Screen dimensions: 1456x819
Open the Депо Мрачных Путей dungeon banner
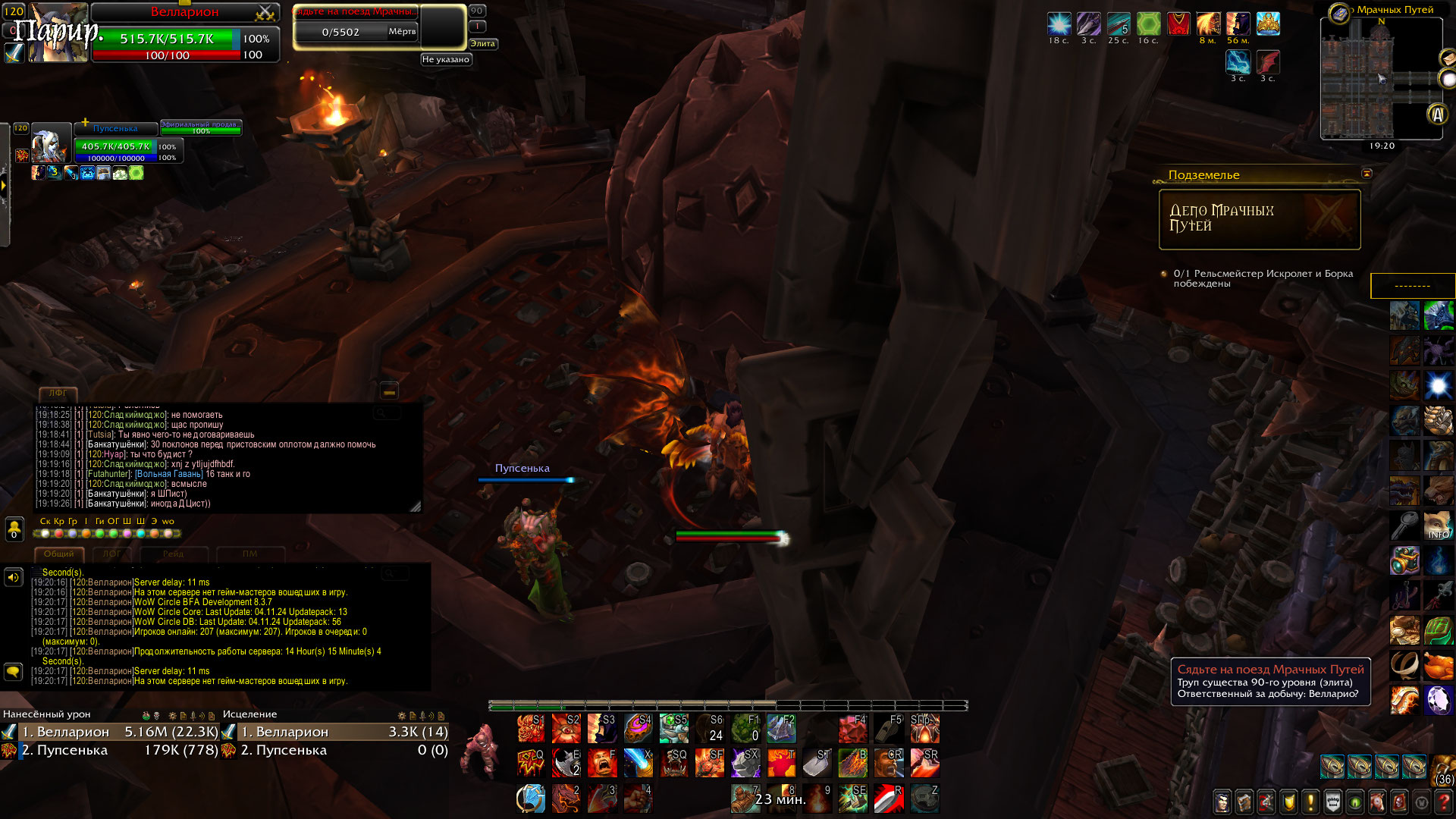pos(1259,219)
